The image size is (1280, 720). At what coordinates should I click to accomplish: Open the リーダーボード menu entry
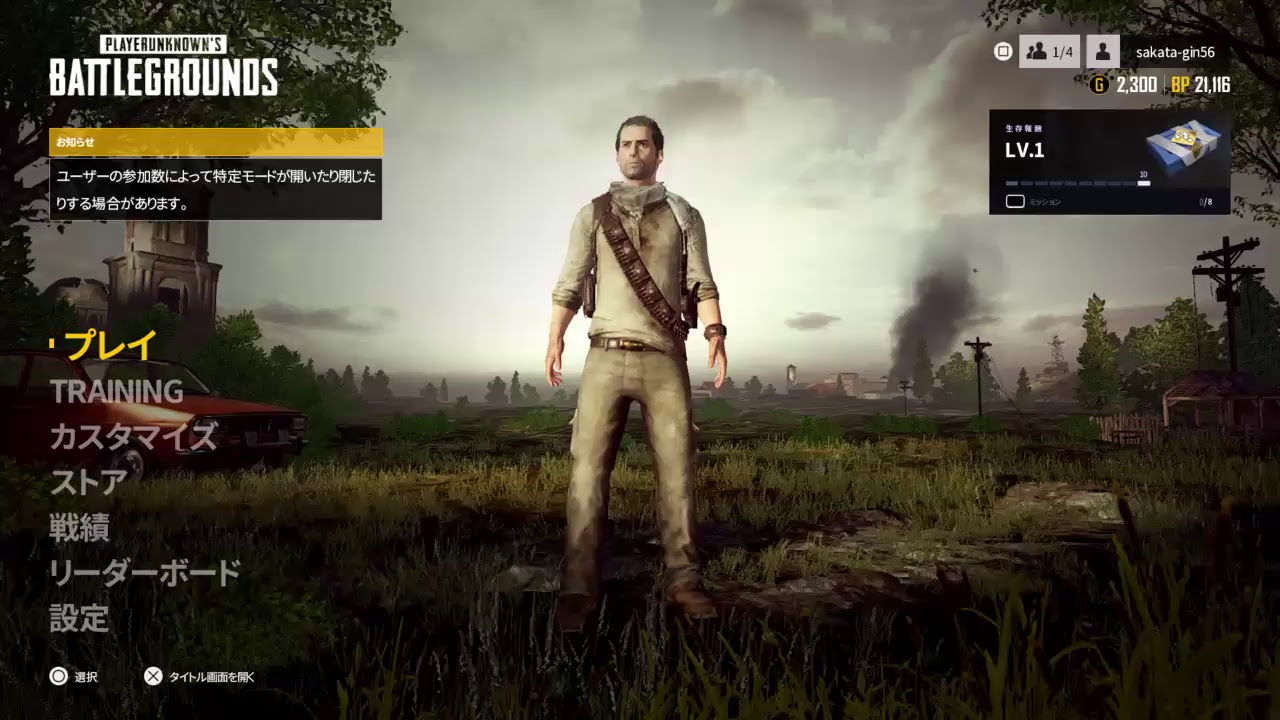[x=143, y=574]
